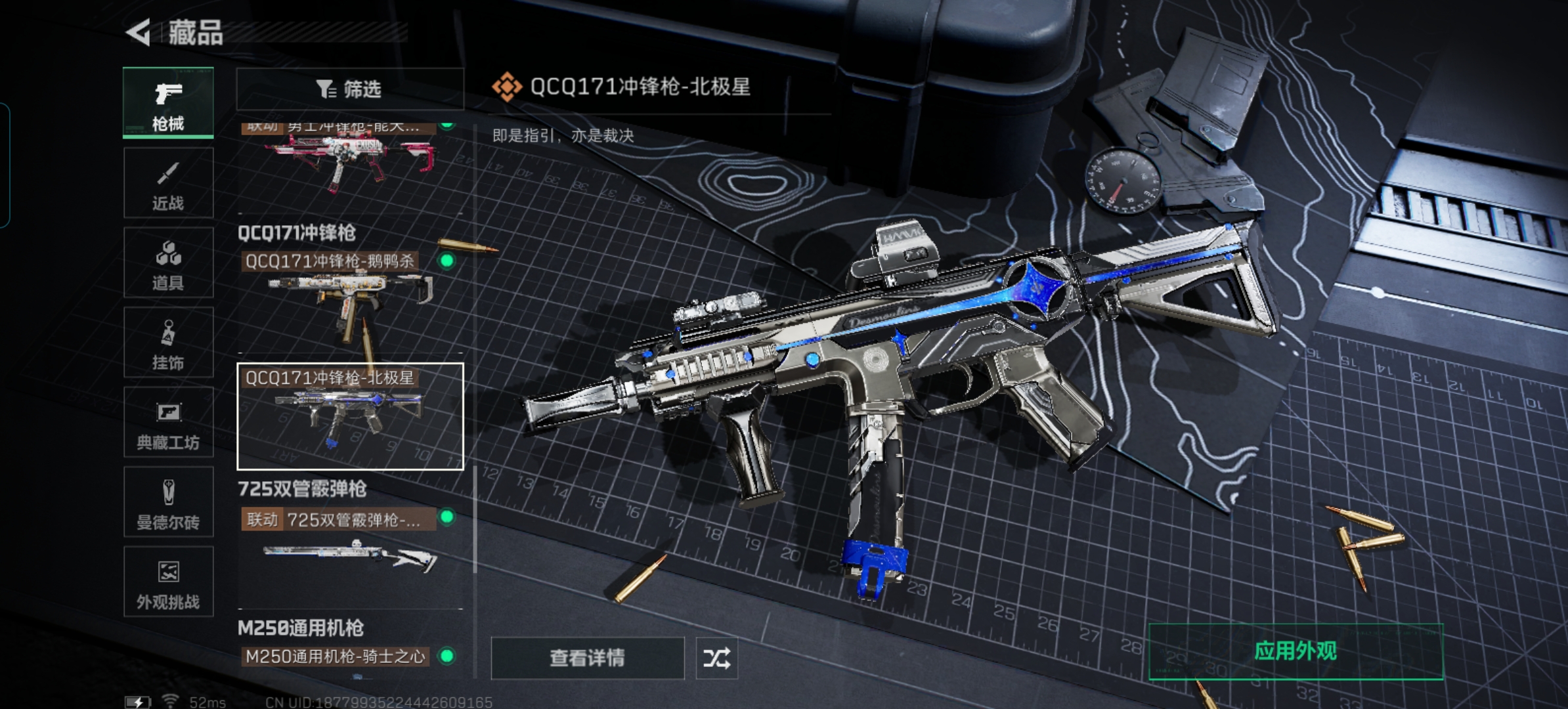The width and height of the screenshot is (1568, 709).
Task: Switch to the 曼德尔砖 tab
Action: (x=168, y=502)
